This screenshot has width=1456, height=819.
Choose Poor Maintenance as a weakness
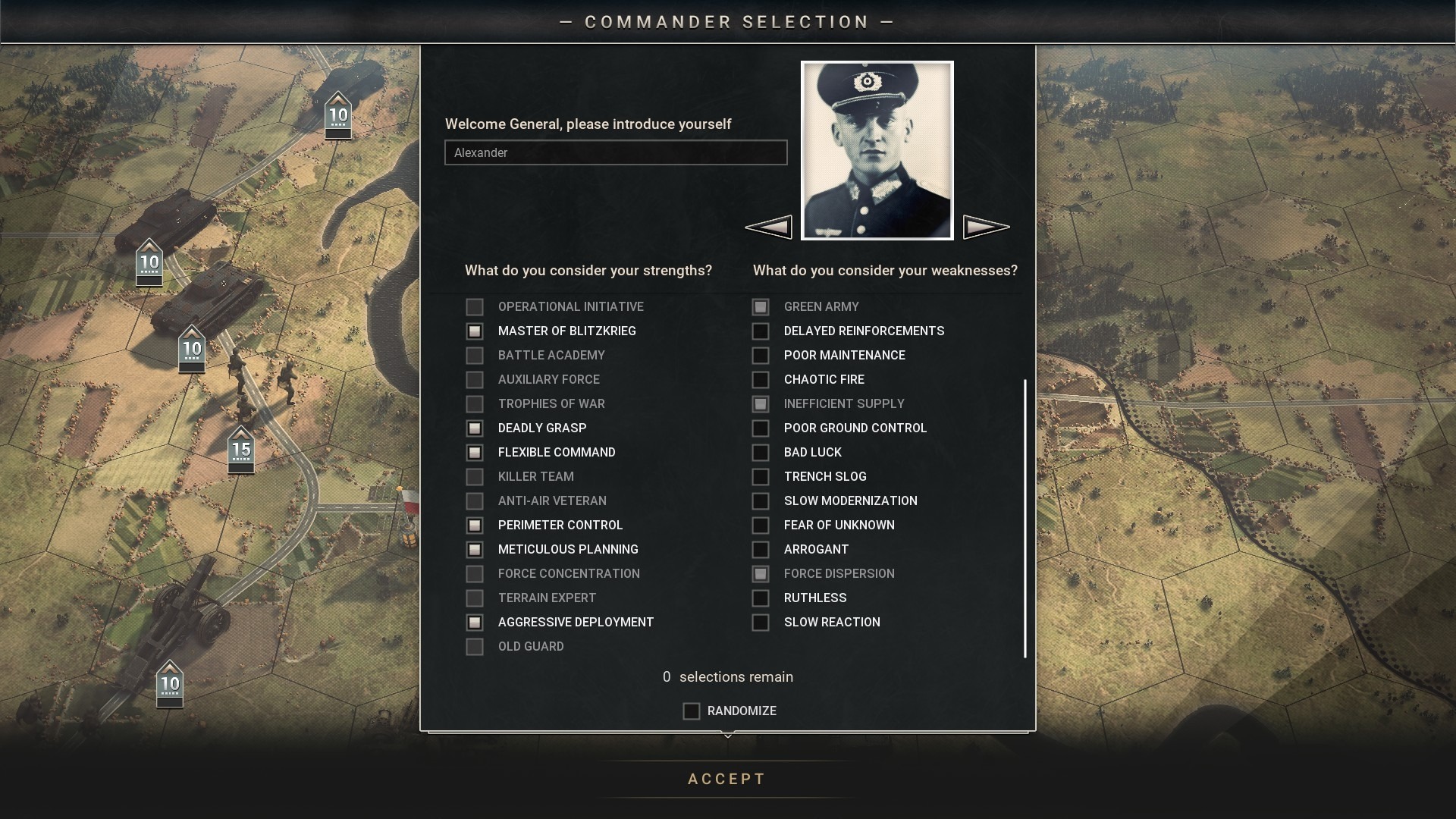tap(760, 356)
